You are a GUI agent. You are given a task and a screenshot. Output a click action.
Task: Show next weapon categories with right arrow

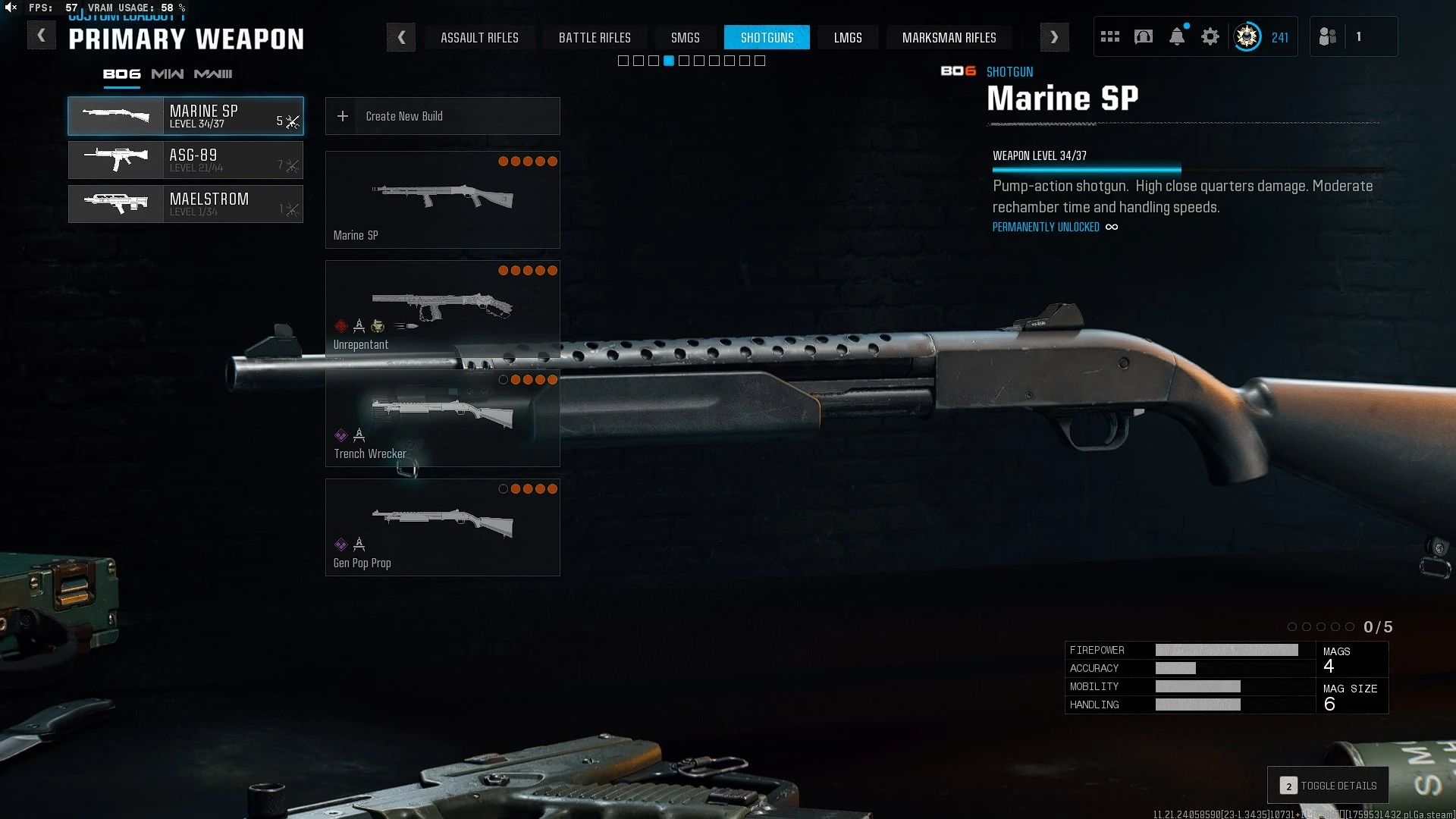pos(1054,37)
